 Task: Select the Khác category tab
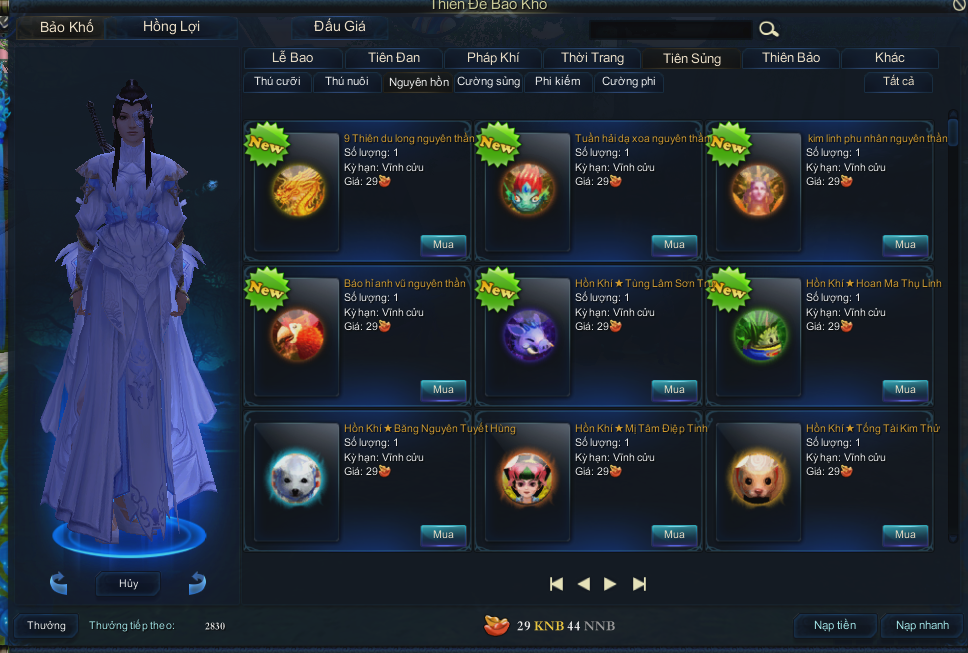click(x=889, y=58)
